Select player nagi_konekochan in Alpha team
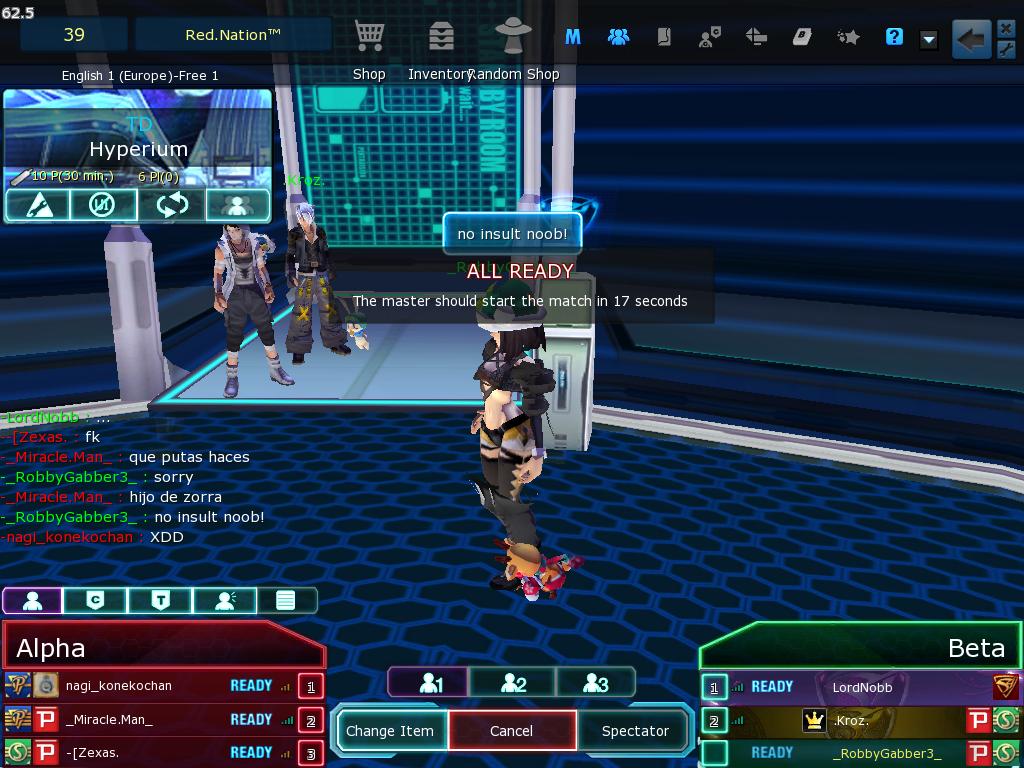This screenshot has width=1024, height=768. pos(119,686)
